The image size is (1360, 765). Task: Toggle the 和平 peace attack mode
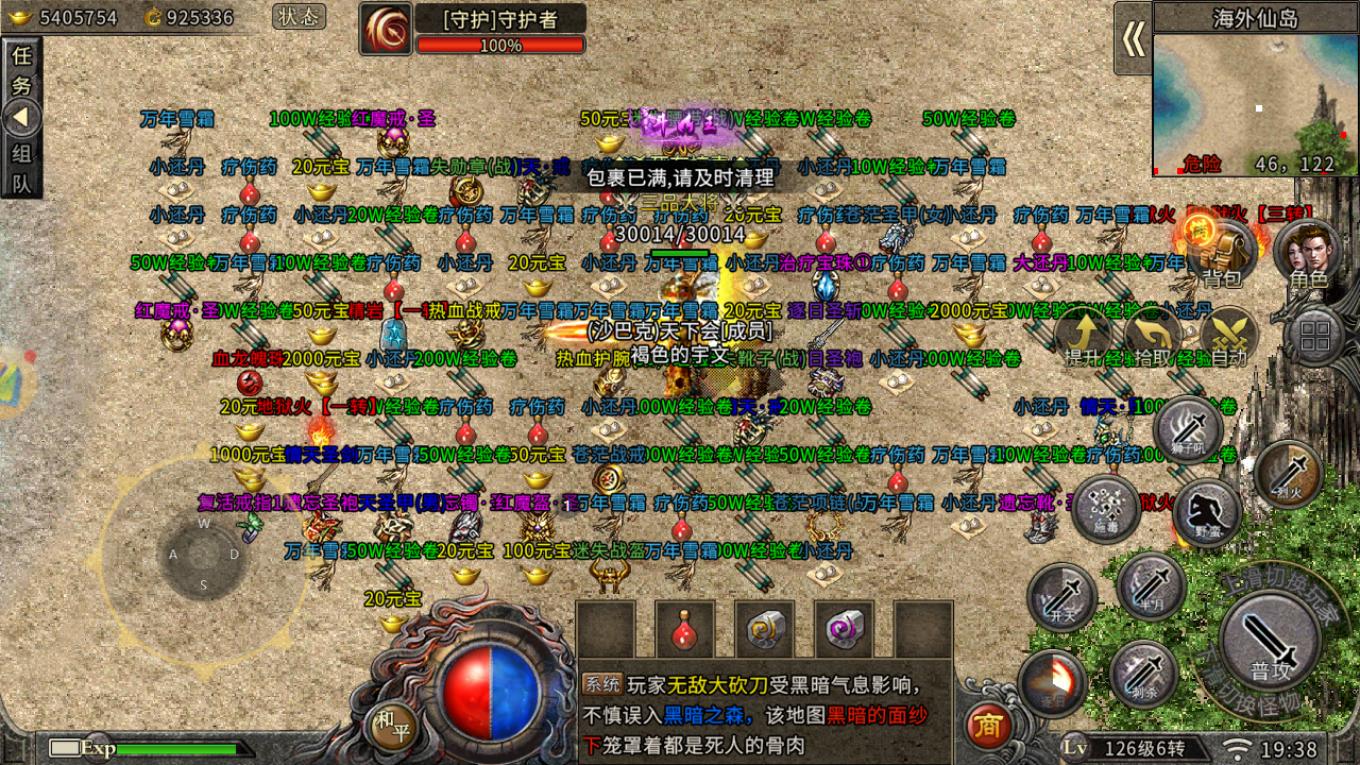coord(391,725)
